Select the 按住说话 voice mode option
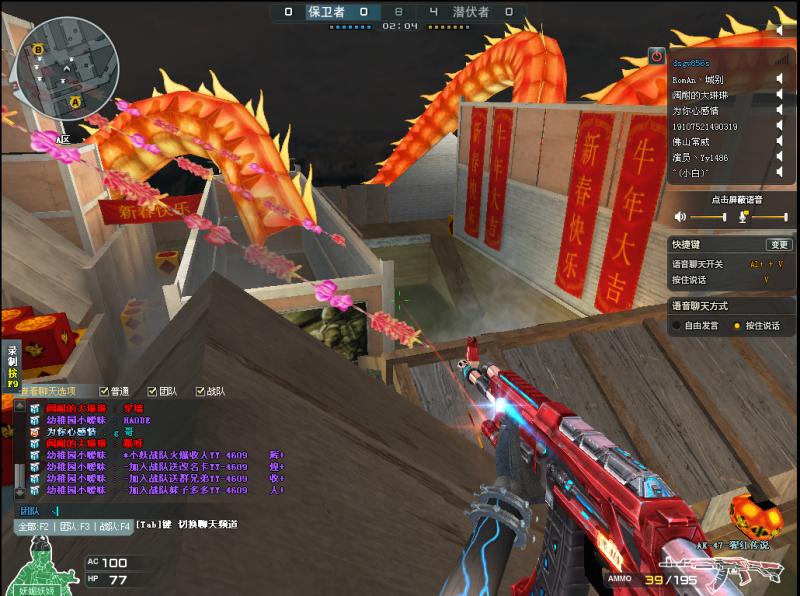 pyautogui.click(x=737, y=325)
